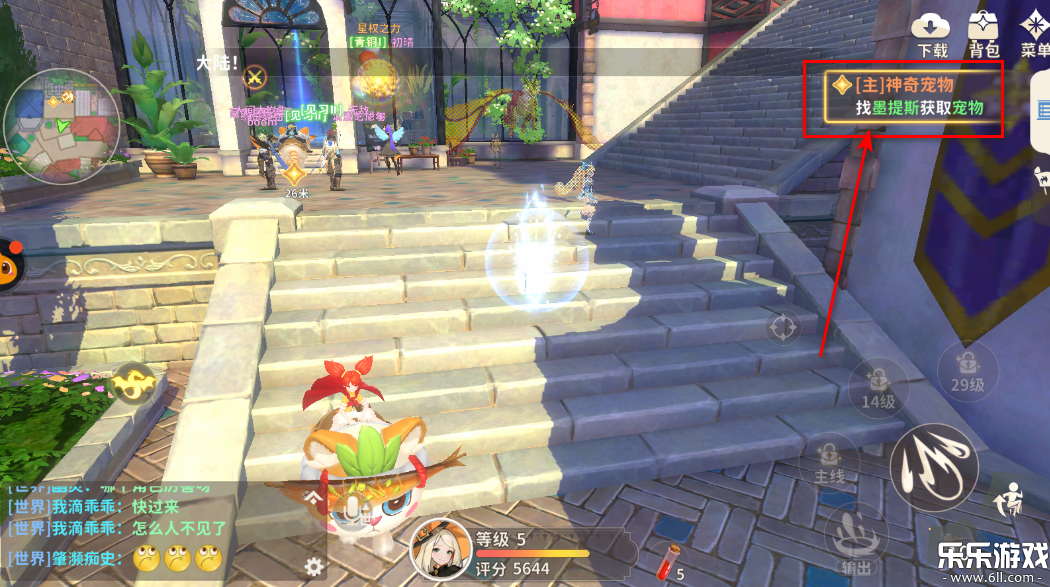Image resolution: width=1050 pixels, height=587 pixels.
Task: Expand the chat window with the up arrow
Action: click(315, 496)
